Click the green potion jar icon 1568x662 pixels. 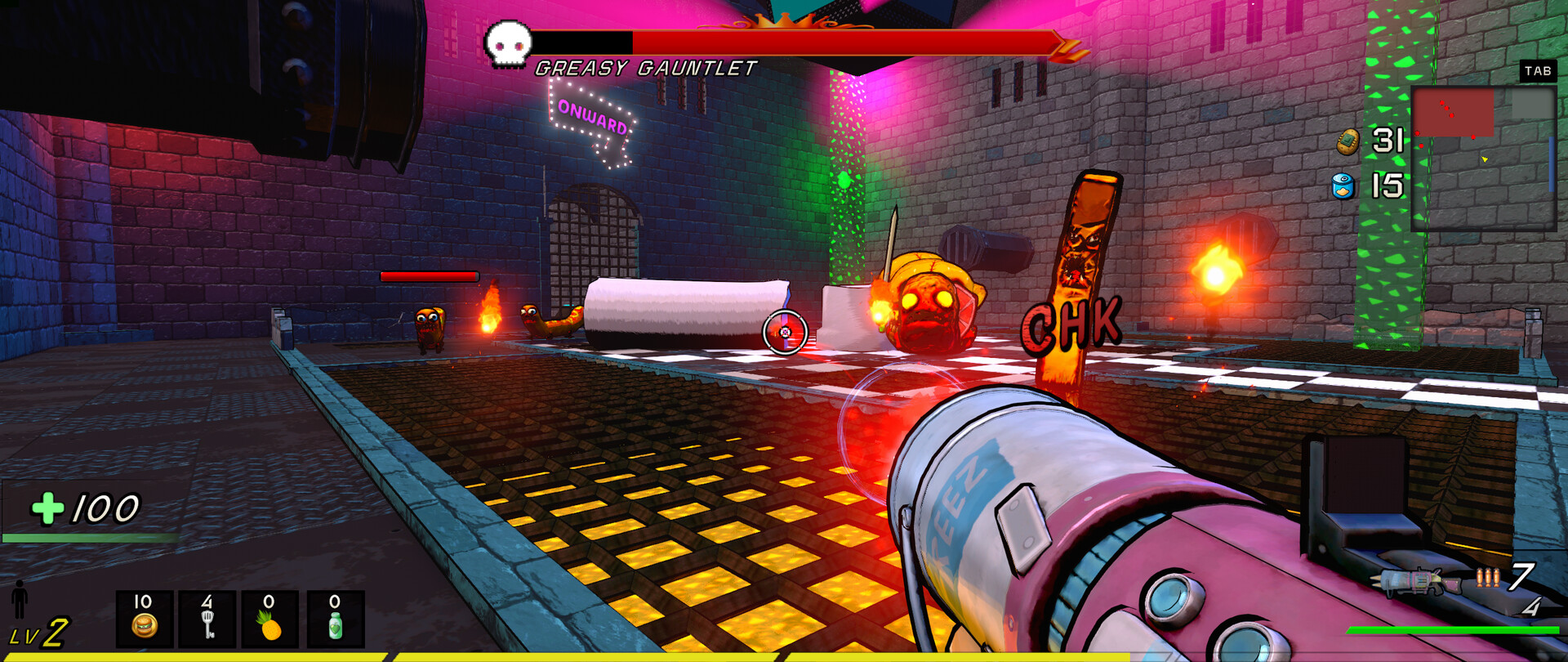coord(336,629)
